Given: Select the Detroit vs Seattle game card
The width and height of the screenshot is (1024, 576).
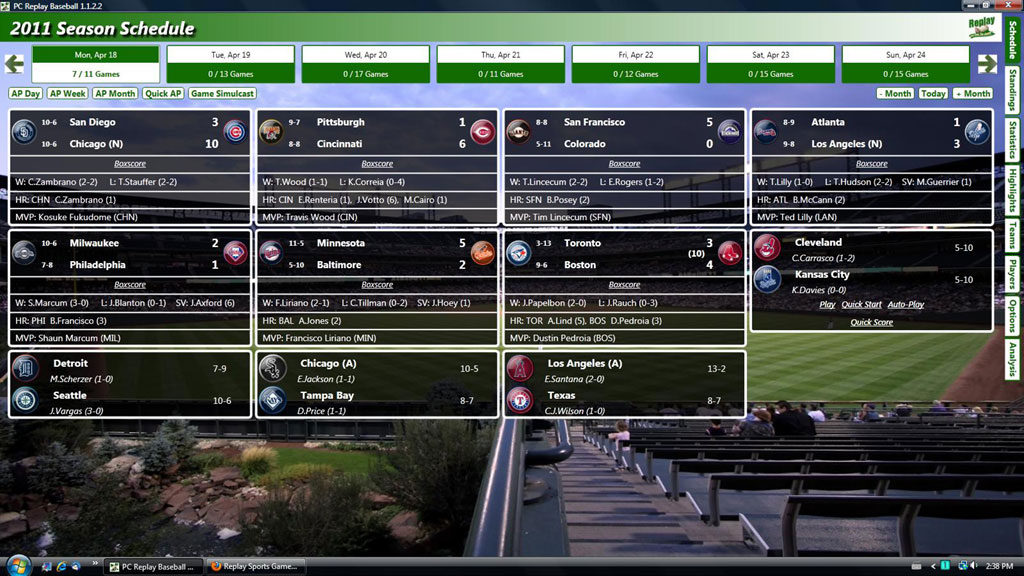Looking at the screenshot, I should [126, 382].
